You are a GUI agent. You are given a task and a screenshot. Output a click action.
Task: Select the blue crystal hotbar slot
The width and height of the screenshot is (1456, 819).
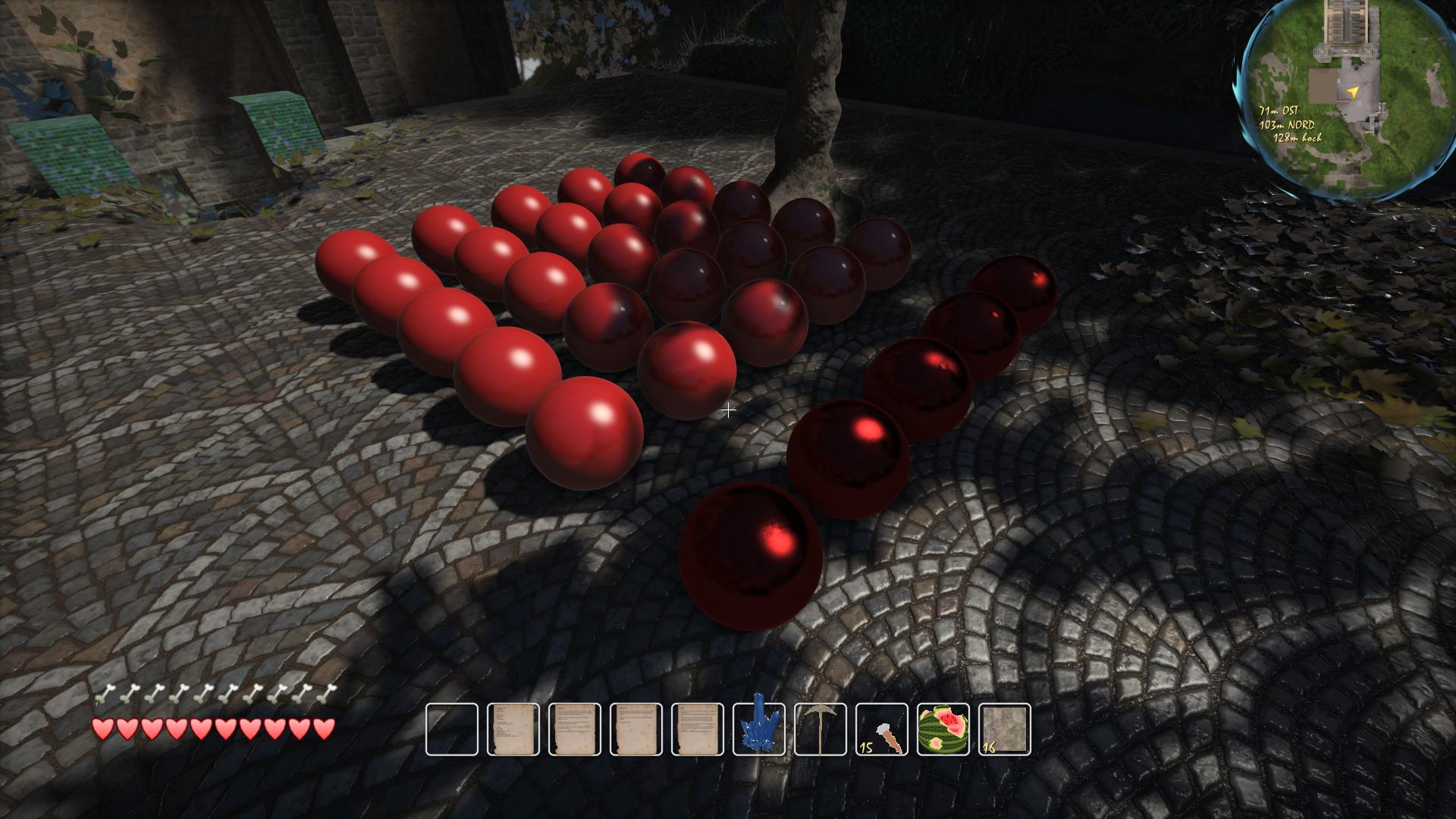pos(759,729)
